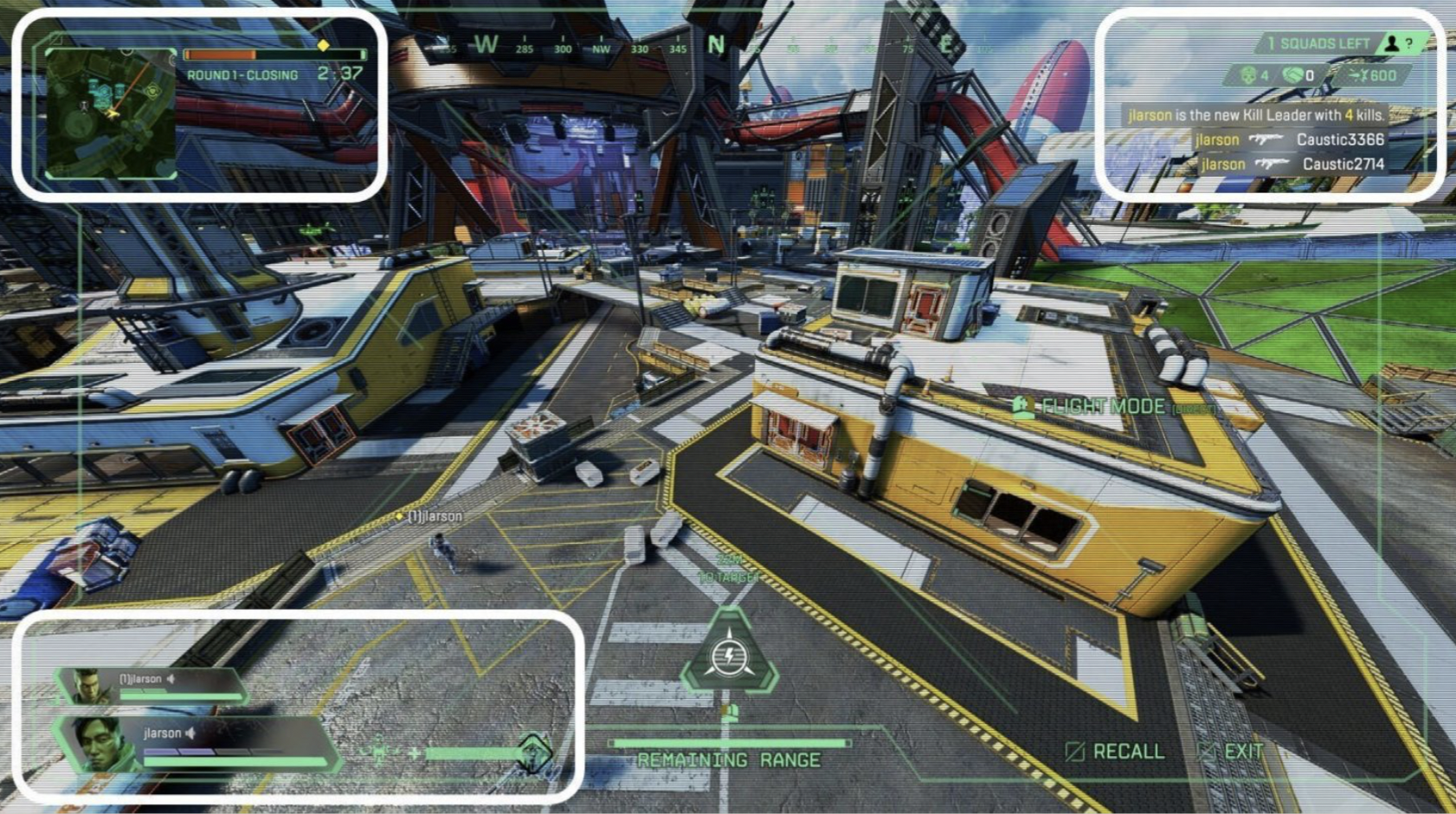Viewport: 1456px width, 814px height.
Task: Click the Kill Leader announcement message
Action: point(1255,115)
